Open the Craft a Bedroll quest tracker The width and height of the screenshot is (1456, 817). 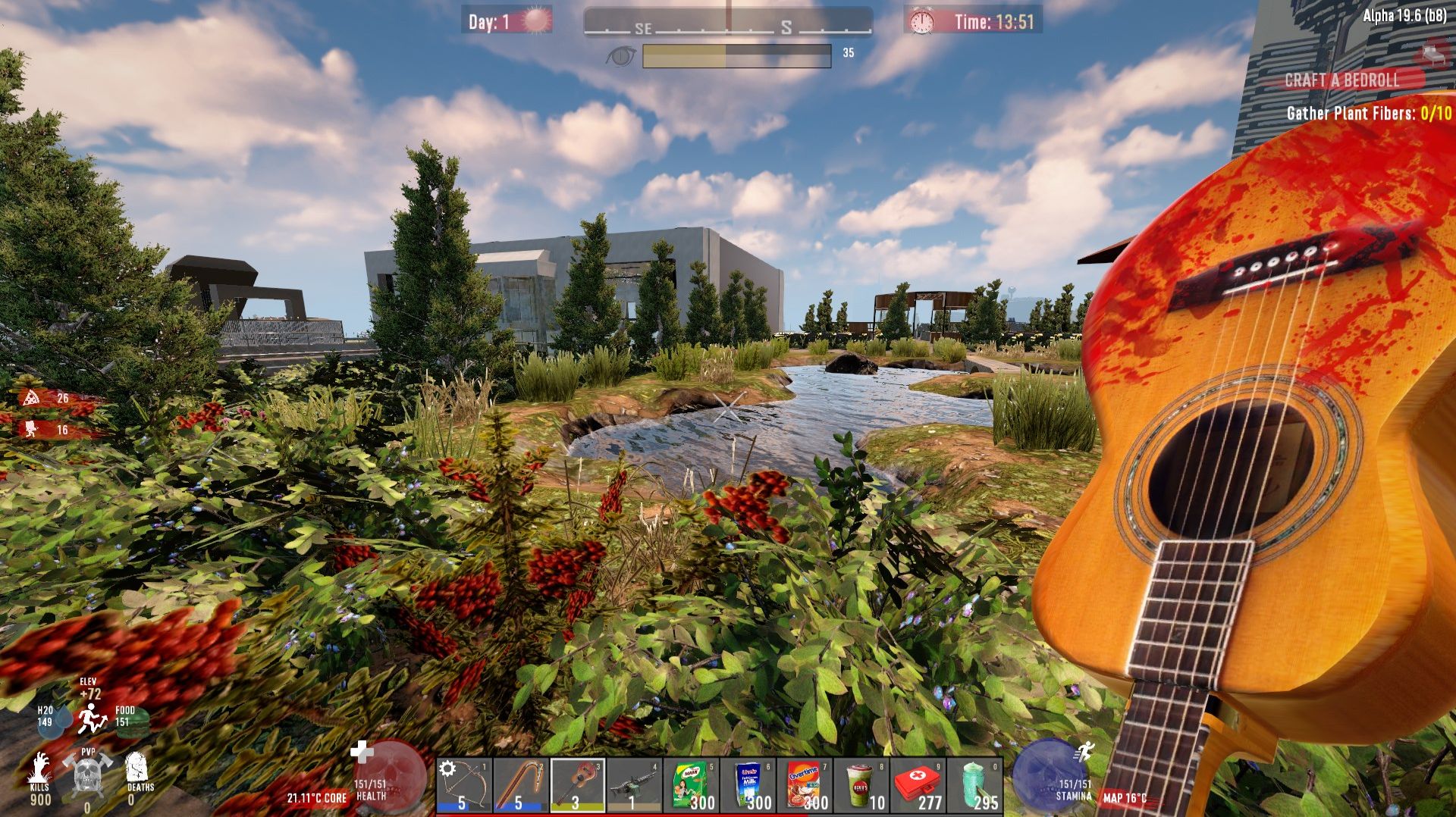click(x=1341, y=80)
